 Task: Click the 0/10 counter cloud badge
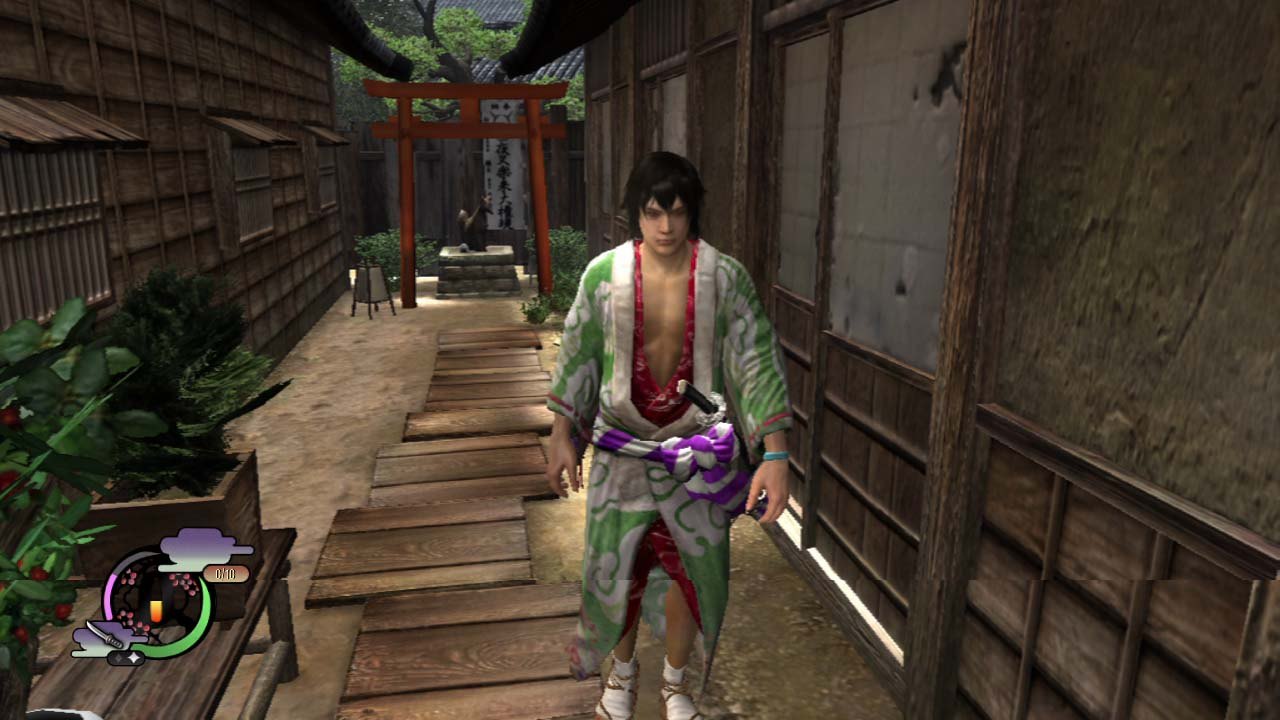click(x=225, y=573)
